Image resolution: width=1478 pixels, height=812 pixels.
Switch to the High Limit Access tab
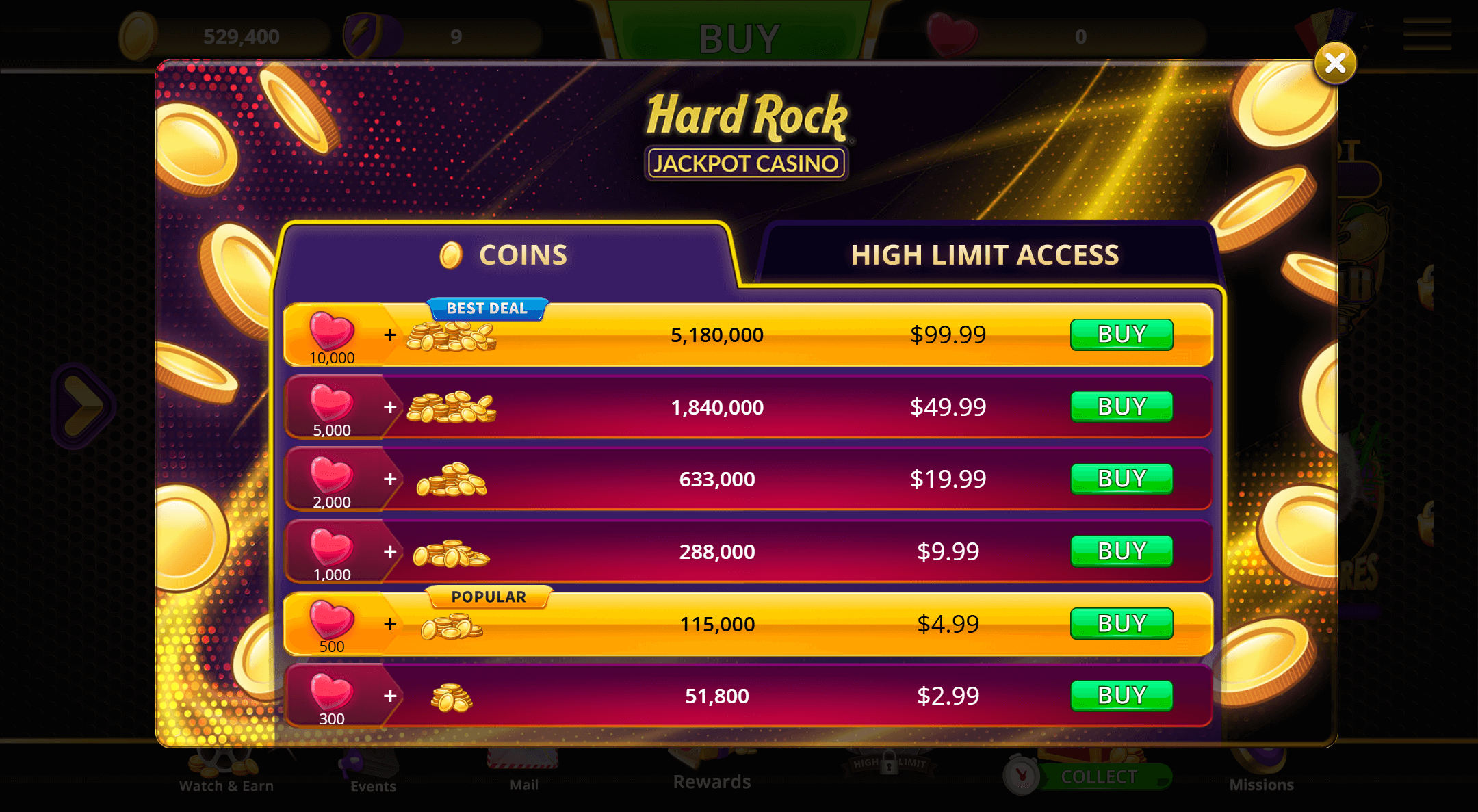tap(984, 255)
